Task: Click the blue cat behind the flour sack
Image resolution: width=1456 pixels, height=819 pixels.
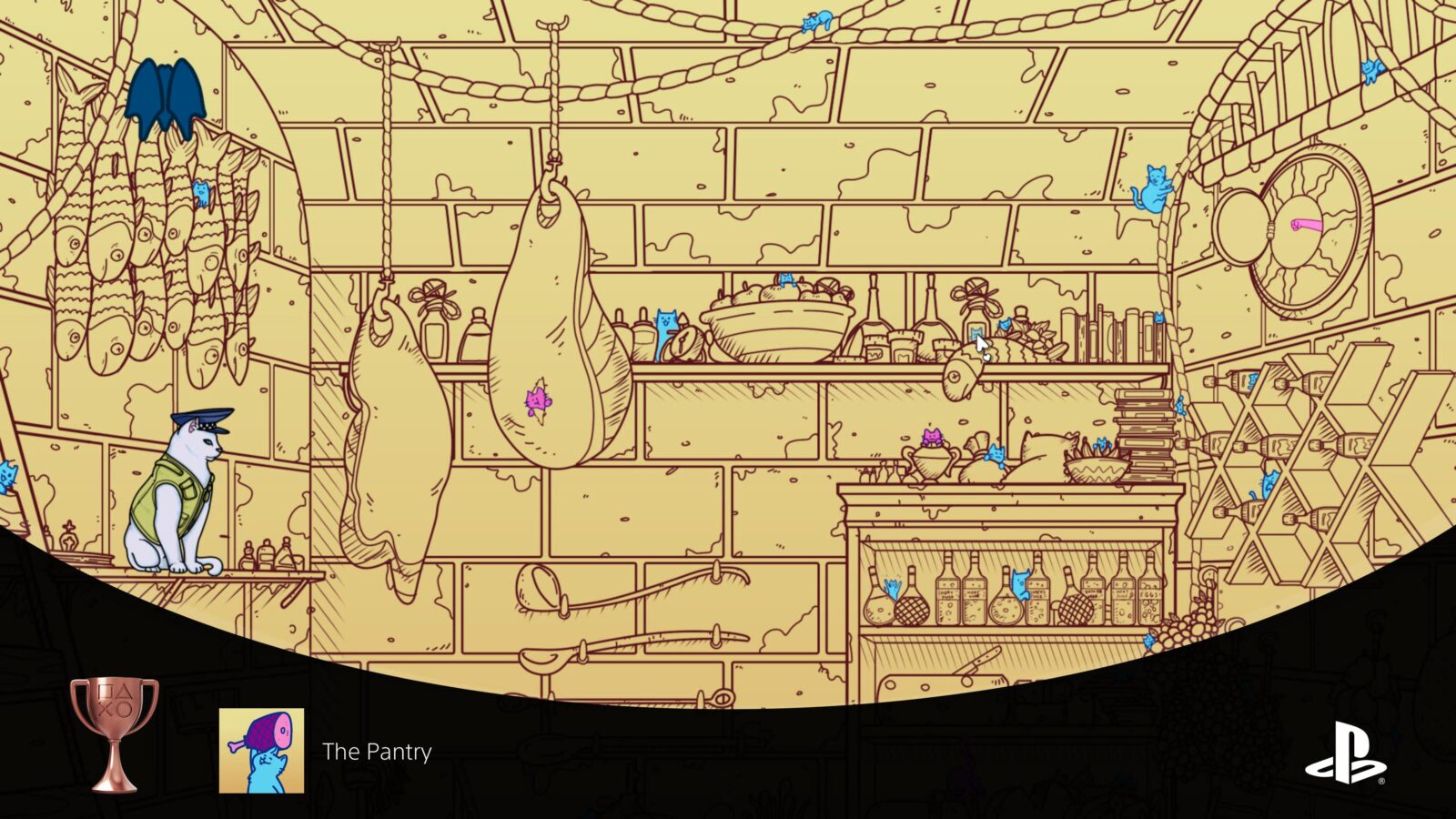Action: point(996,454)
